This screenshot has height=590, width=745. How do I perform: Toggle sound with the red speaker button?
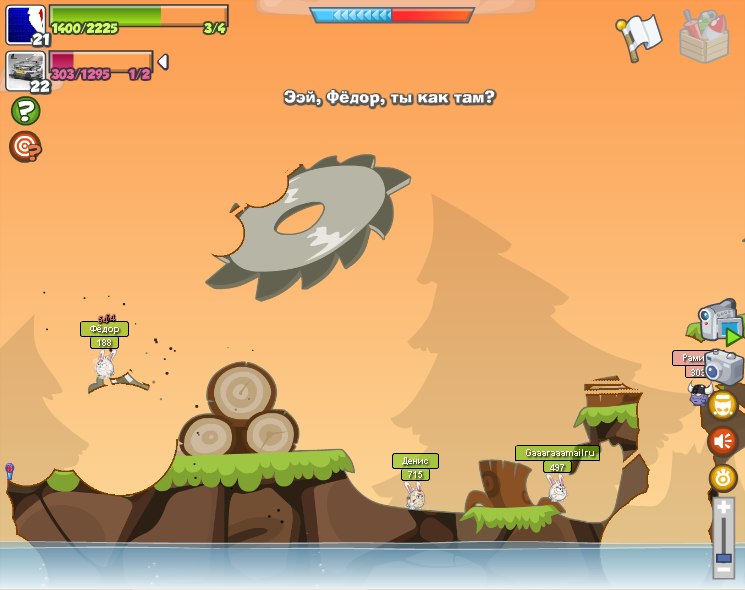coord(722,441)
